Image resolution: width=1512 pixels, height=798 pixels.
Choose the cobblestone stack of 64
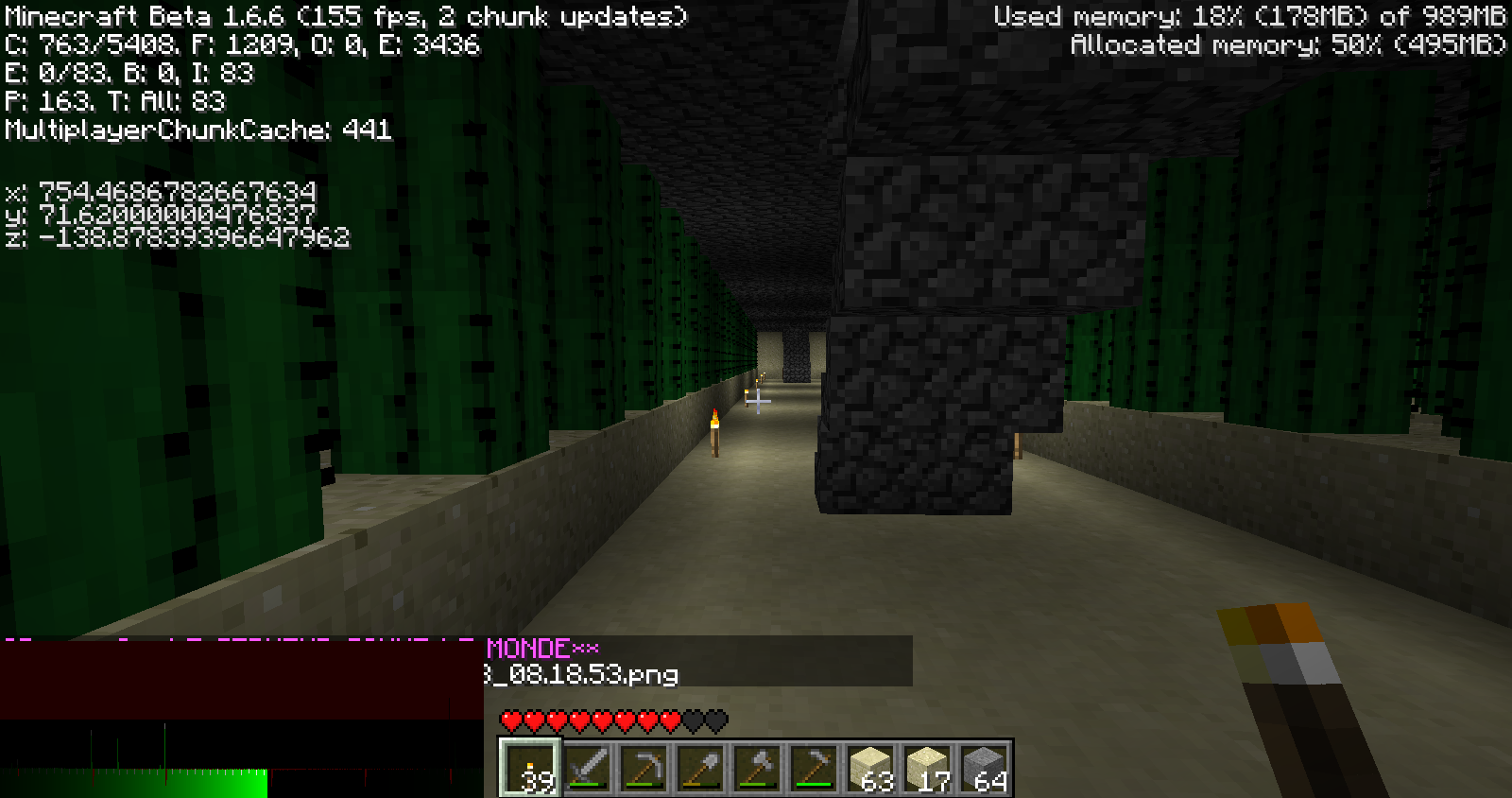(x=984, y=768)
